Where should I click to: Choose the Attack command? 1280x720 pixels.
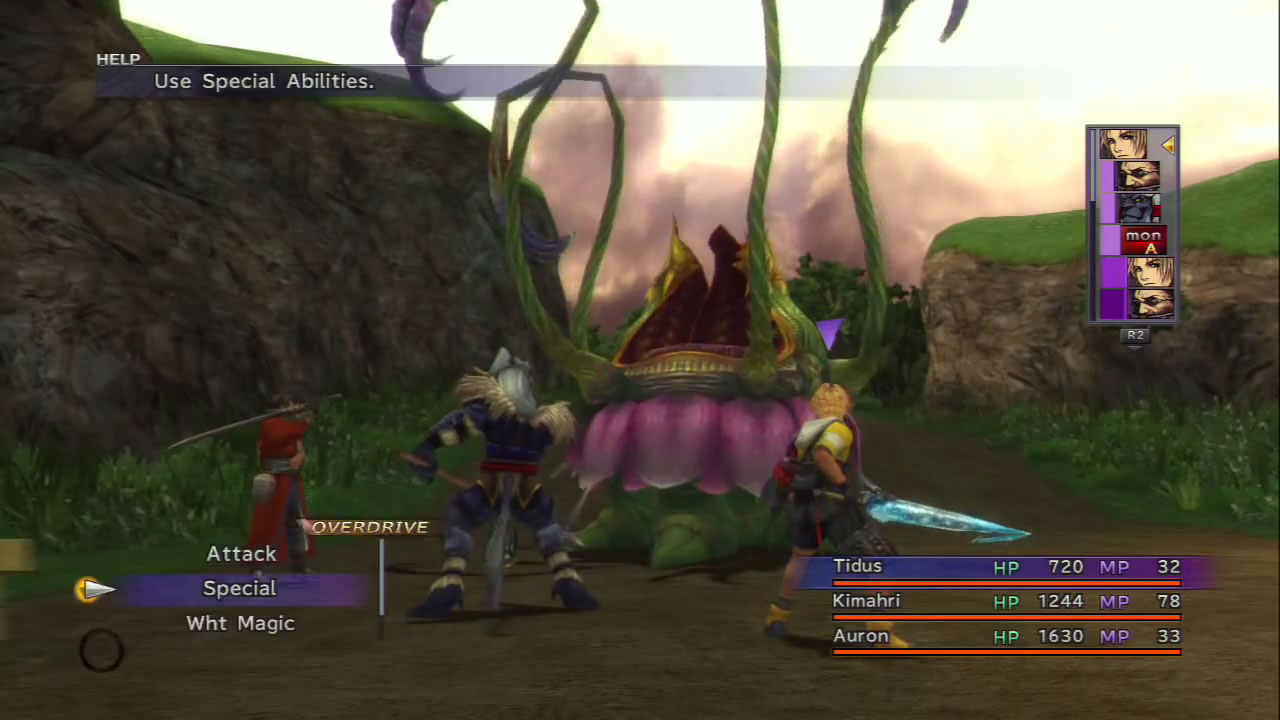tap(241, 554)
